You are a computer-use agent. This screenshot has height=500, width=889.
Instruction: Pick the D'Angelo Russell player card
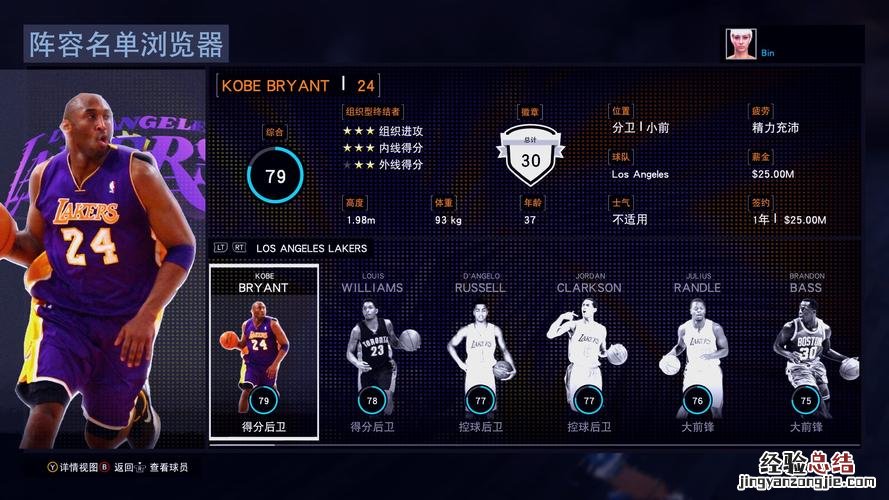tap(482, 351)
